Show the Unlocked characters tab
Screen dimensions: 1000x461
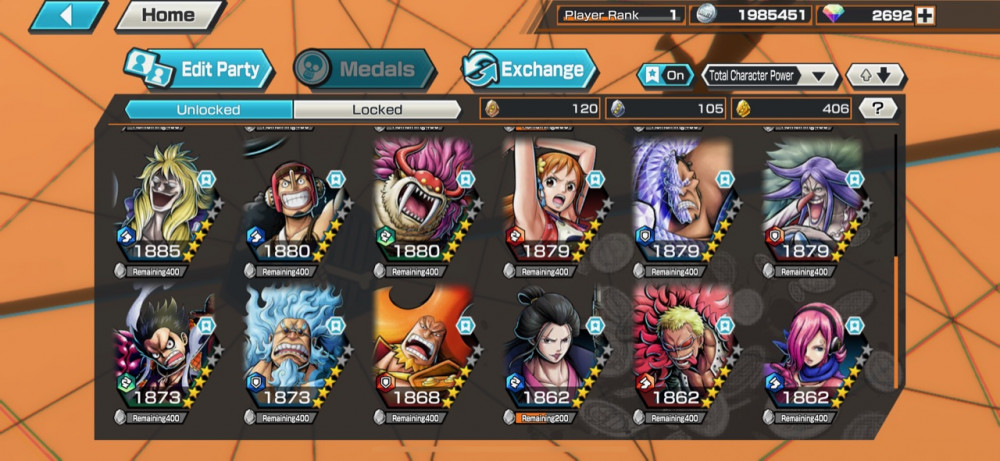[x=208, y=109]
